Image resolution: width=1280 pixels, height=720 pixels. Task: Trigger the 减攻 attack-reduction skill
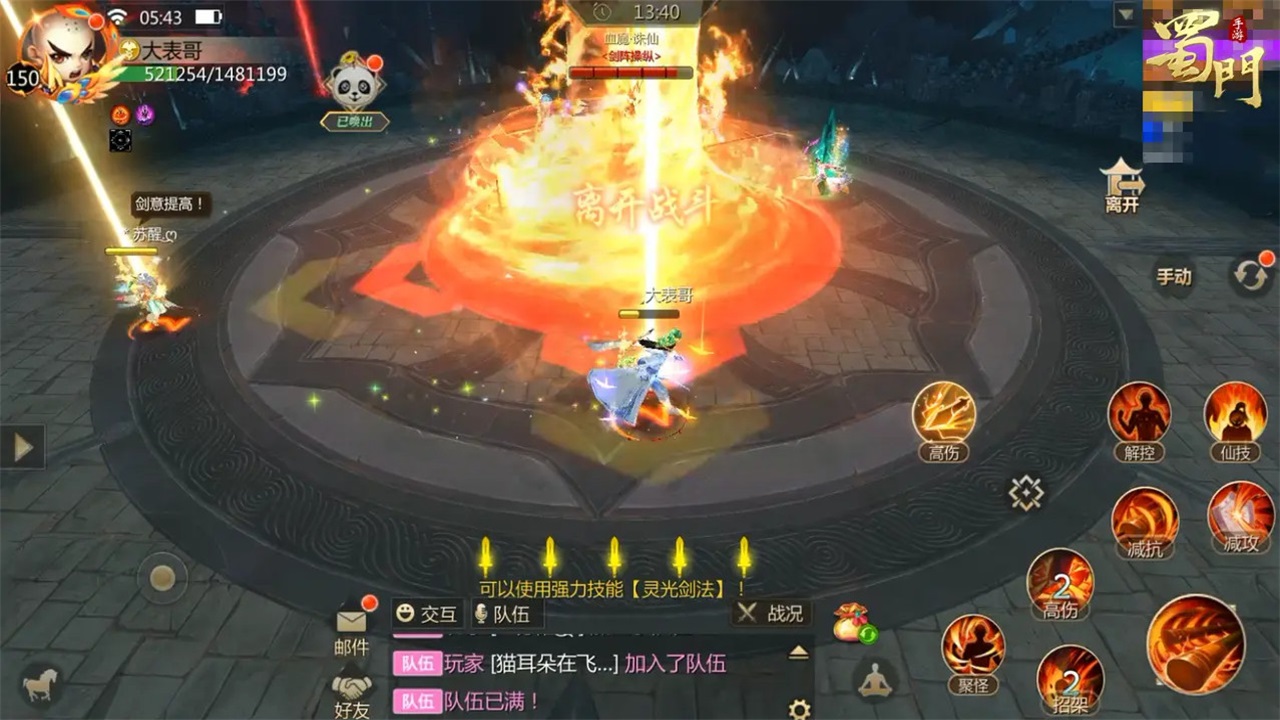(x=1240, y=520)
